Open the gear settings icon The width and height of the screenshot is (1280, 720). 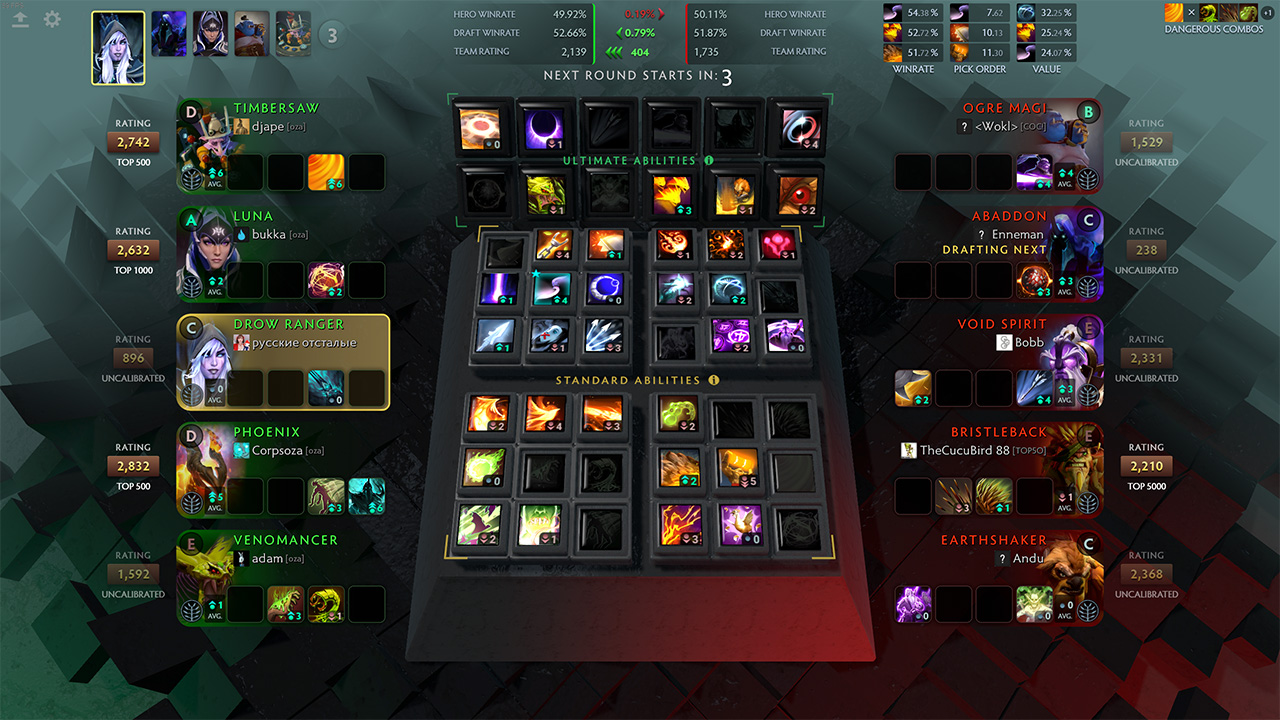point(52,20)
